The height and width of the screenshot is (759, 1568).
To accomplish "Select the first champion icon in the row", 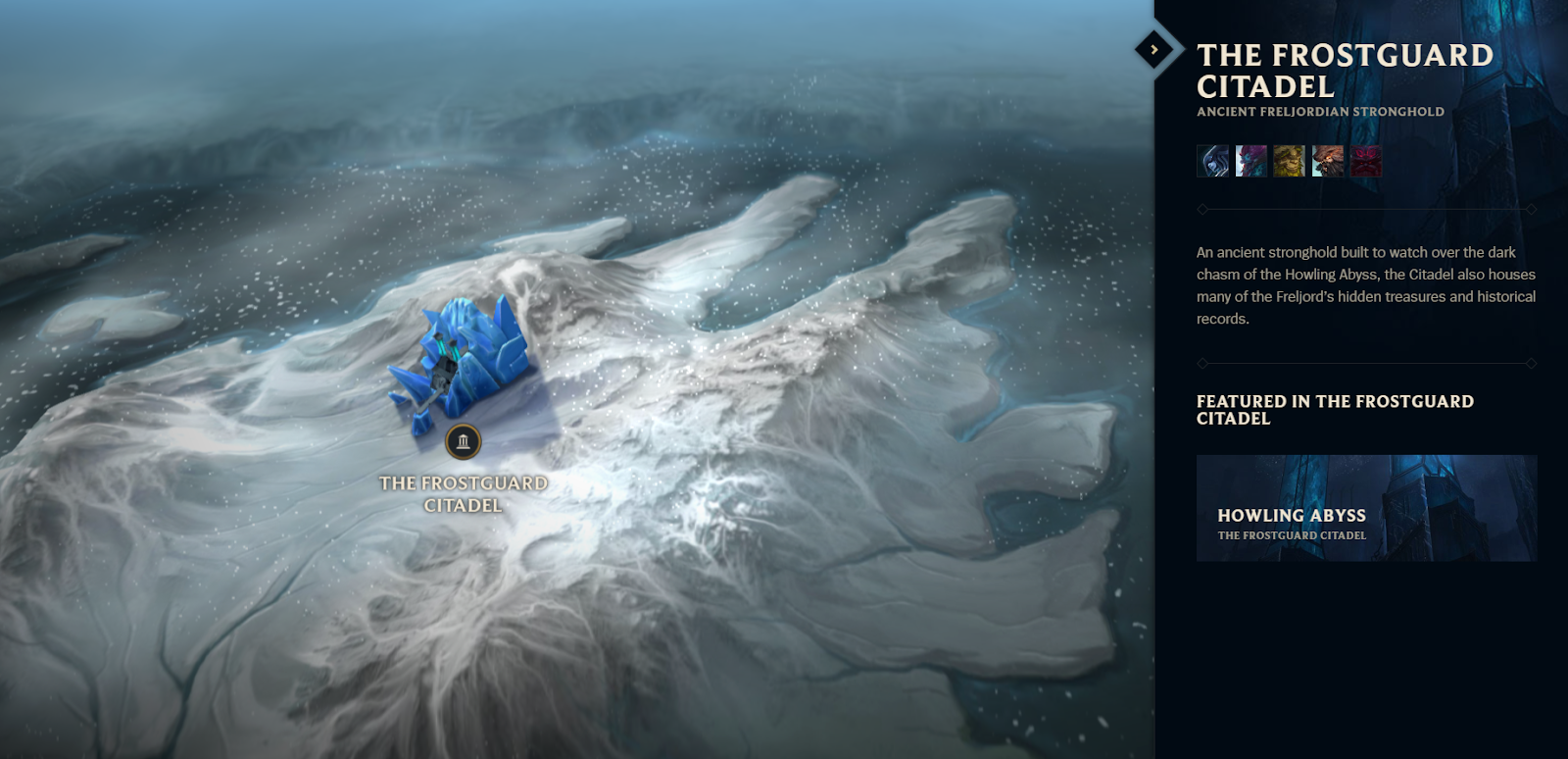I will click(1212, 161).
